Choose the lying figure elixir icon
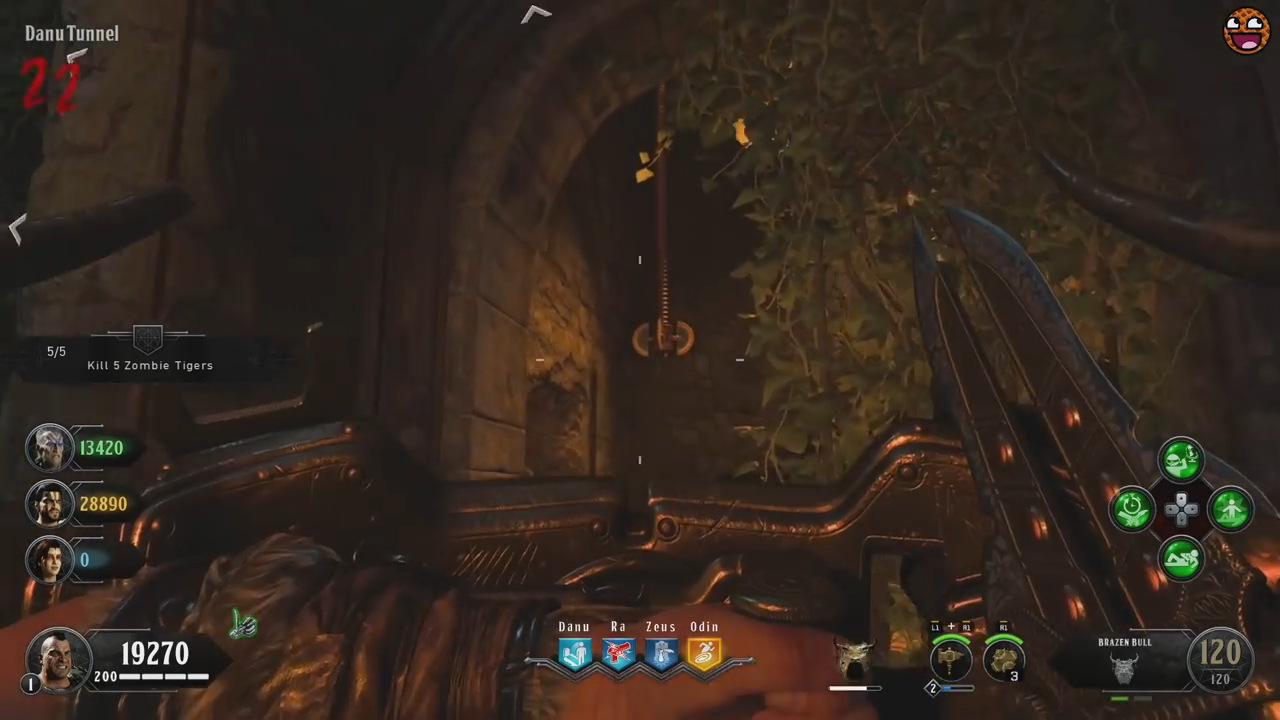The width and height of the screenshot is (1280, 720). [x=1181, y=559]
